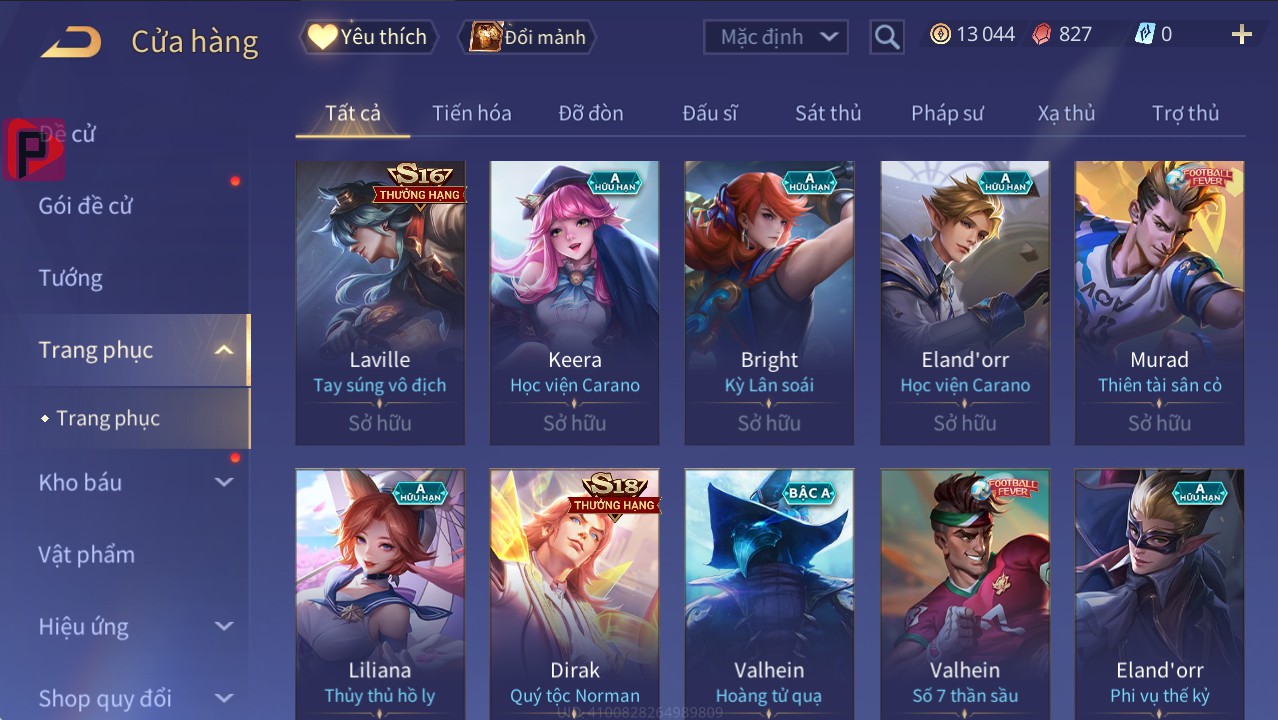Click the magnifying glass search button
This screenshot has height=720, width=1278.
point(886,37)
